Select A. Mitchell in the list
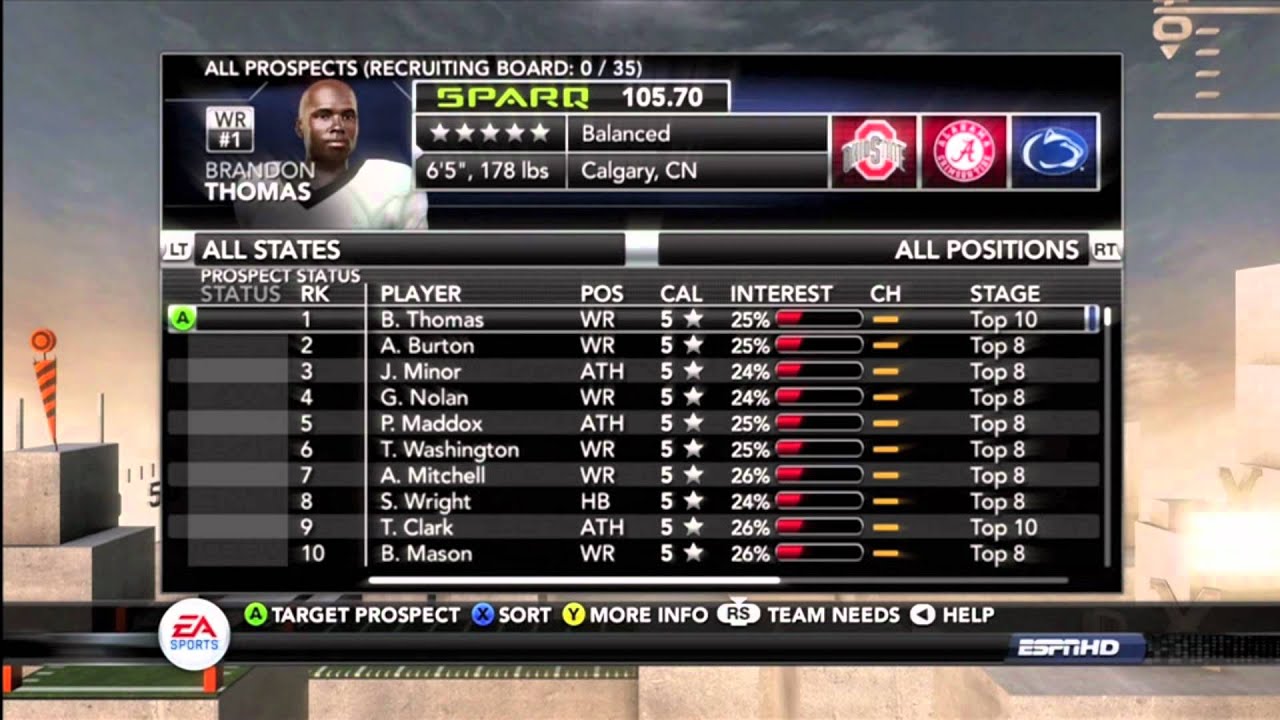The image size is (1280, 720). point(432,476)
